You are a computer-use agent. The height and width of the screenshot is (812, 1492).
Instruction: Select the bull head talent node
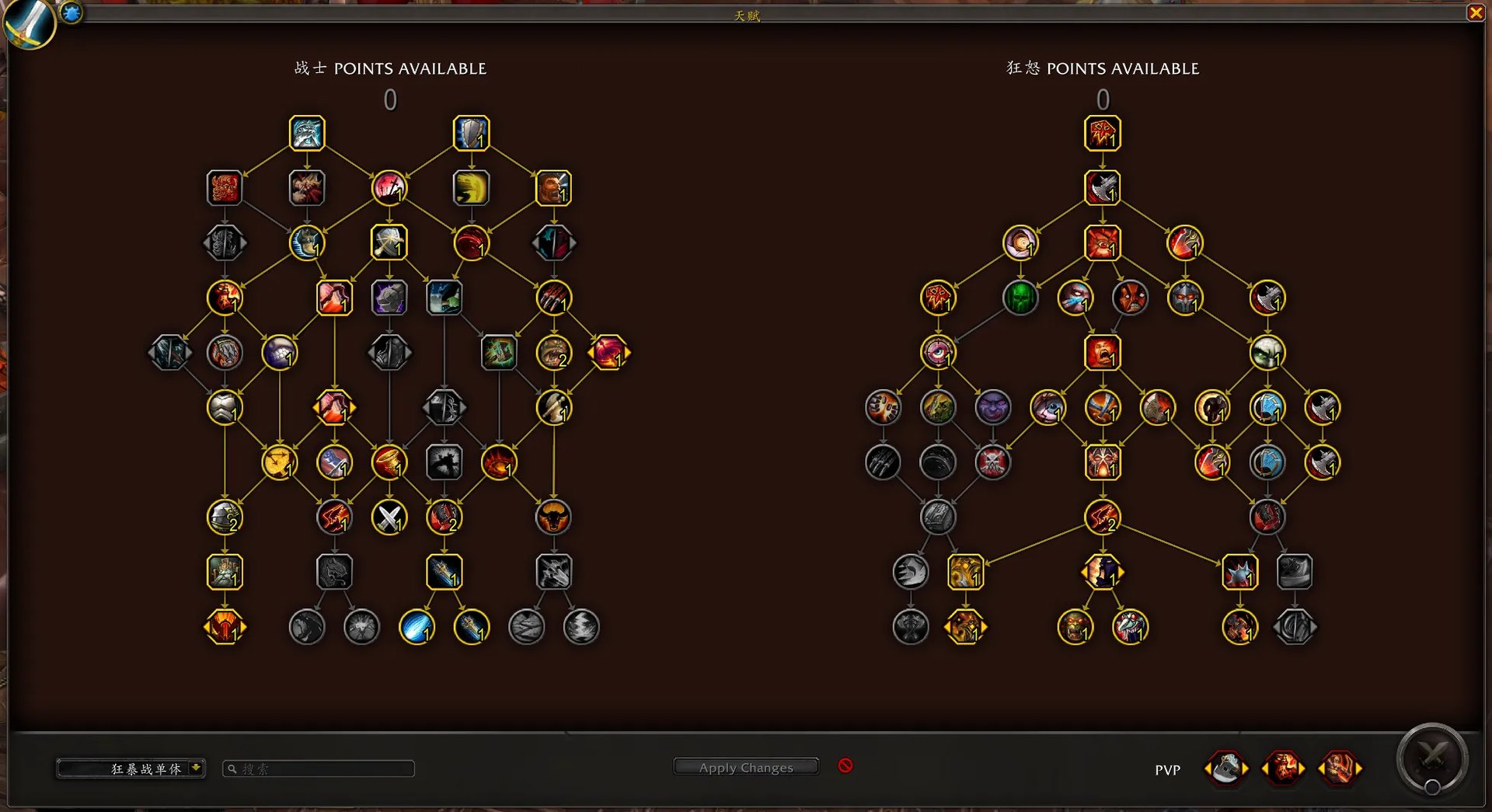pyautogui.click(x=553, y=518)
